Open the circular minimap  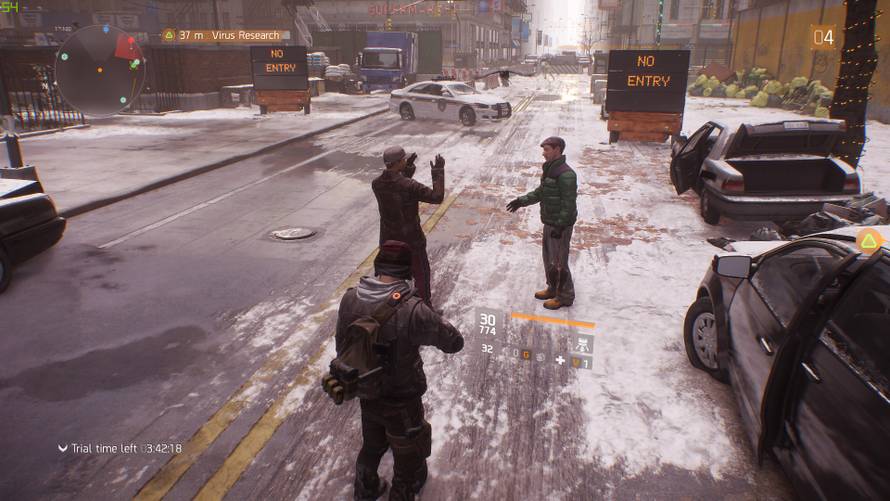coord(98,70)
